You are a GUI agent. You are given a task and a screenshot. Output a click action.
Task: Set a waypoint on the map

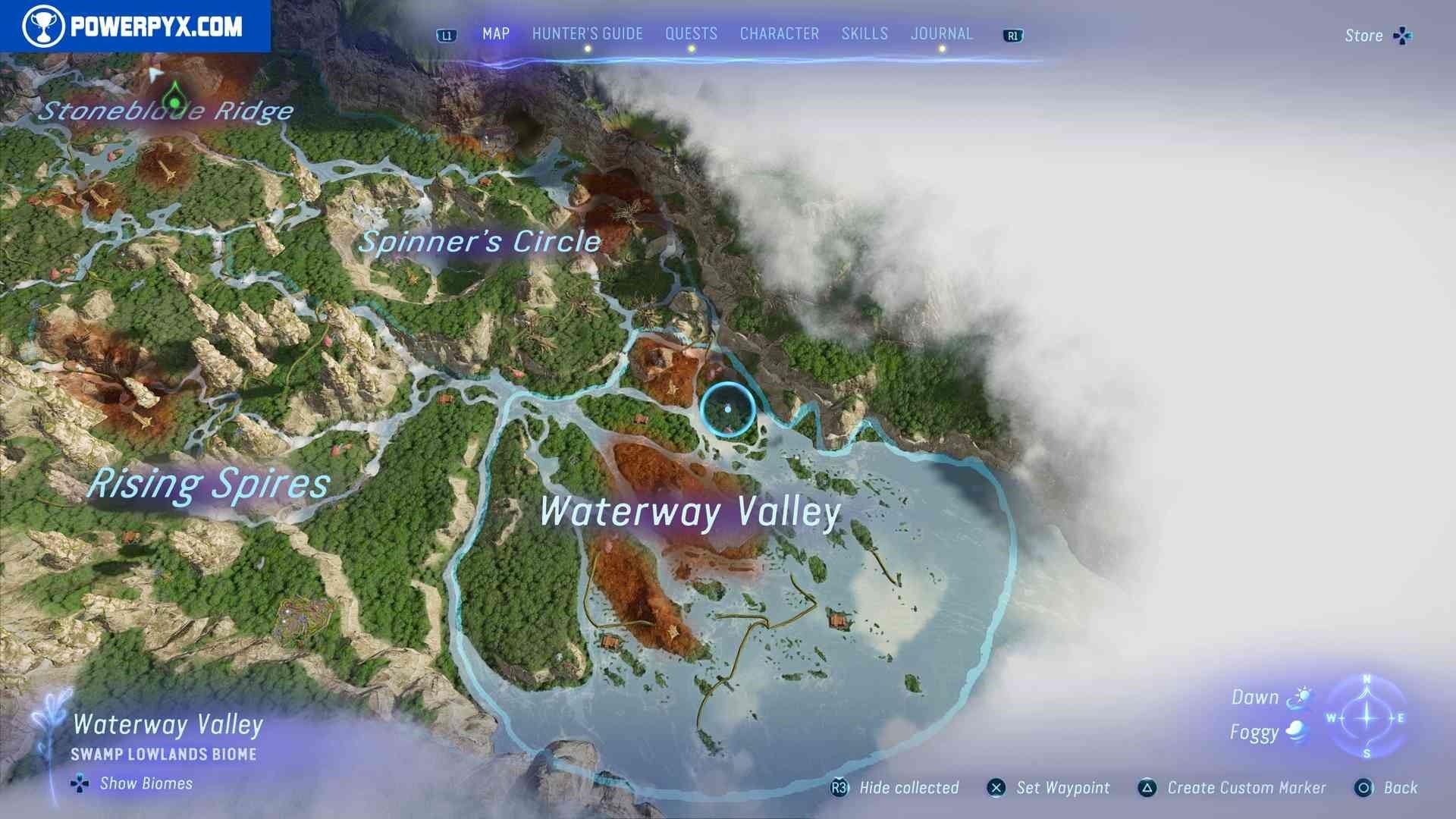click(x=1049, y=788)
